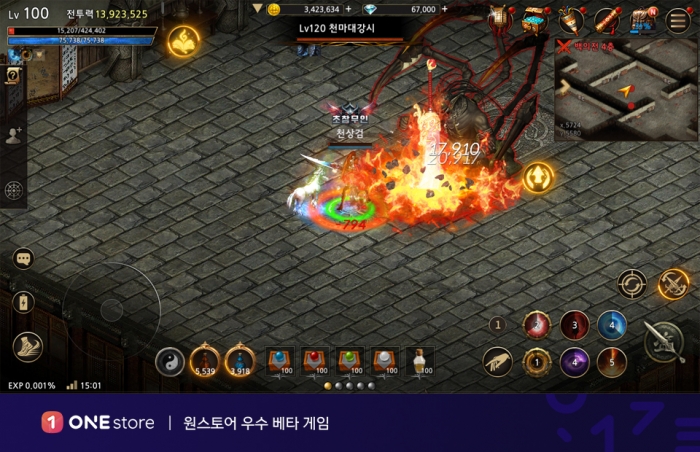This screenshot has height=452, width=700.
Task: Perform the basic sword attack
Action: pyautogui.click(x=664, y=342)
